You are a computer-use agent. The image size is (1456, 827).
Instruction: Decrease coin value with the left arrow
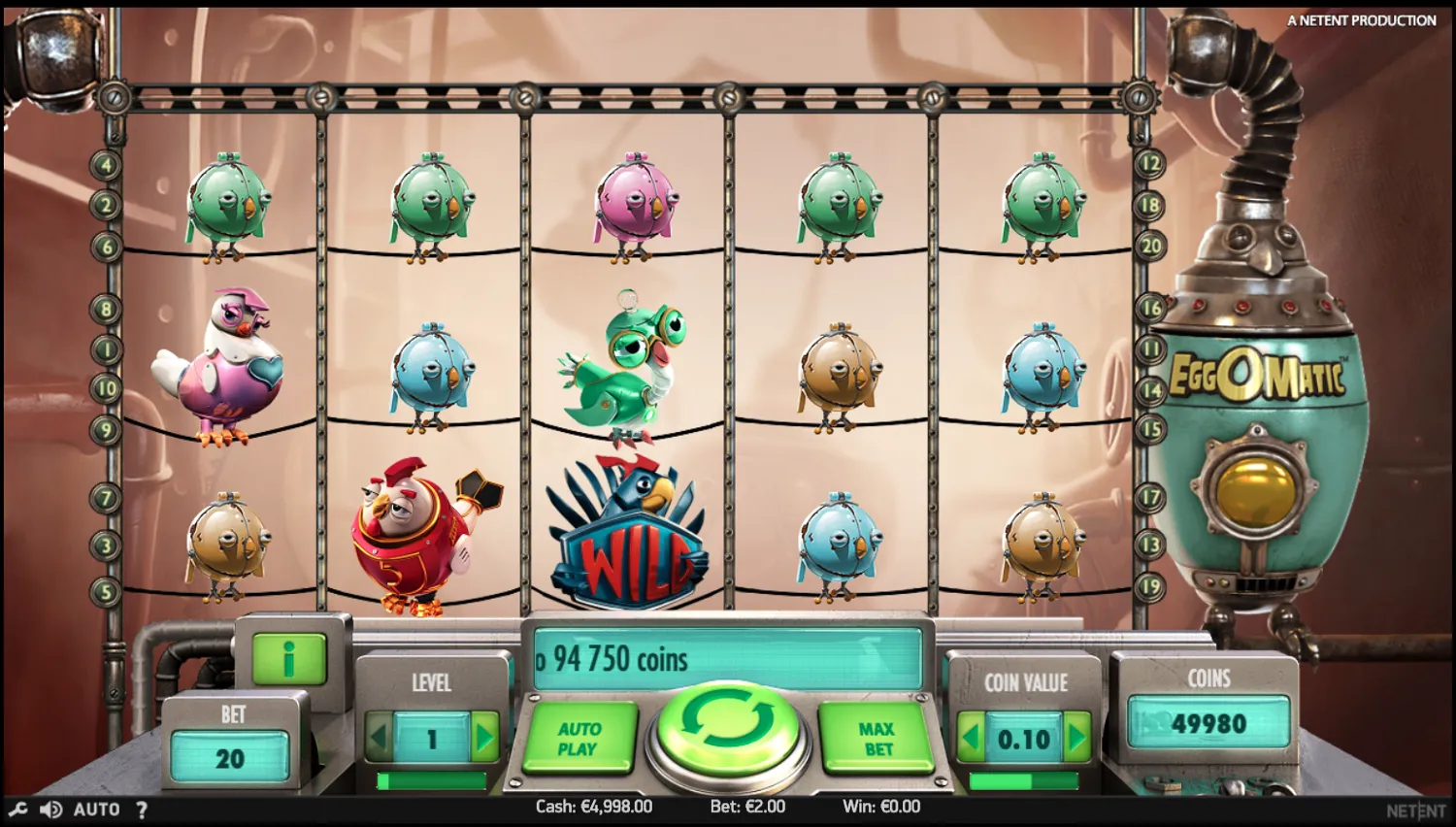point(973,738)
